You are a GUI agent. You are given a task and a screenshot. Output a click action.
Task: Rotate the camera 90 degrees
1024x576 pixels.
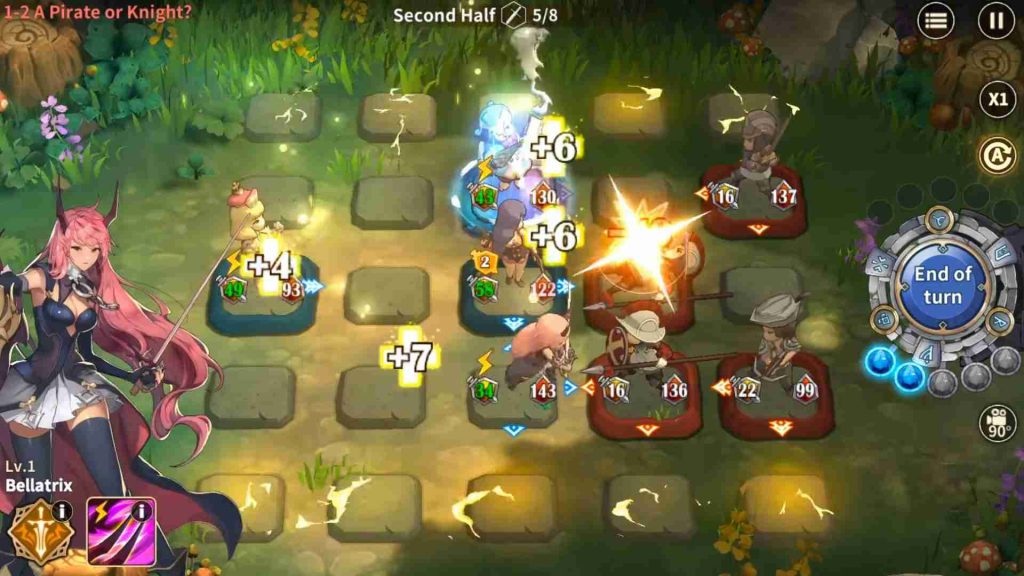997,423
